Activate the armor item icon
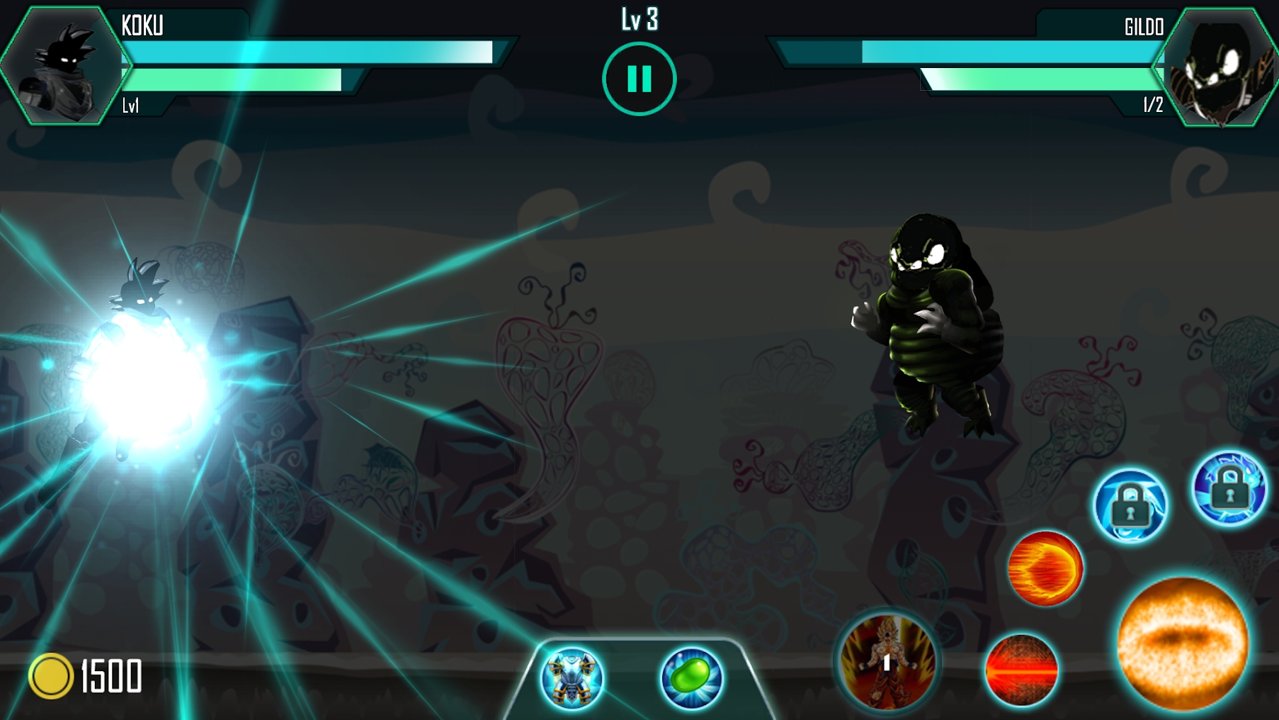 click(x=572, y=678)
